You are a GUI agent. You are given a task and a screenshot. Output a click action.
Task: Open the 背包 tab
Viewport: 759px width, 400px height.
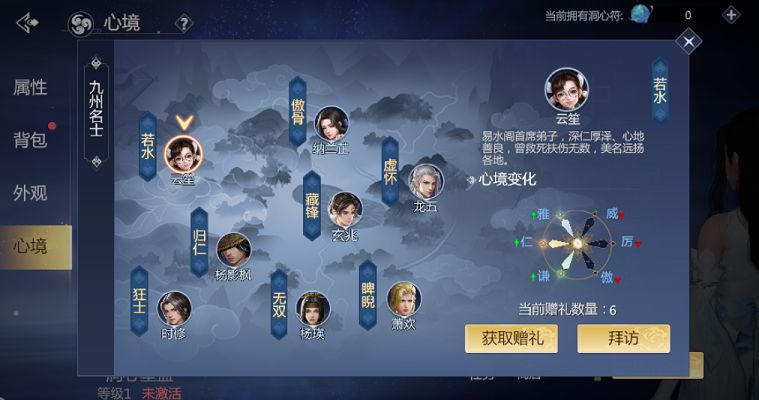click(30, 140)
